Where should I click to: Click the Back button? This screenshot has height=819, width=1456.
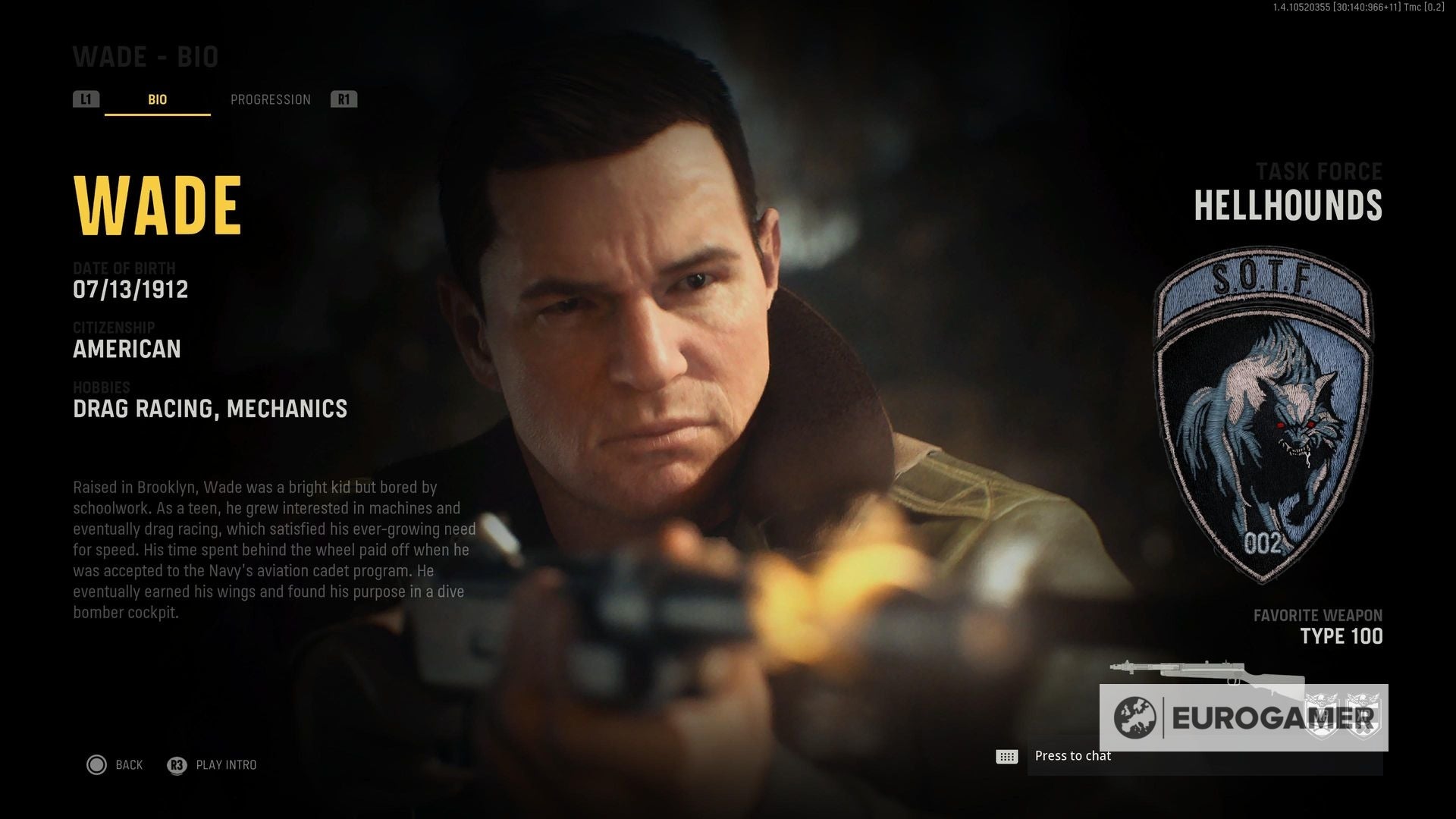coord(129,765)
